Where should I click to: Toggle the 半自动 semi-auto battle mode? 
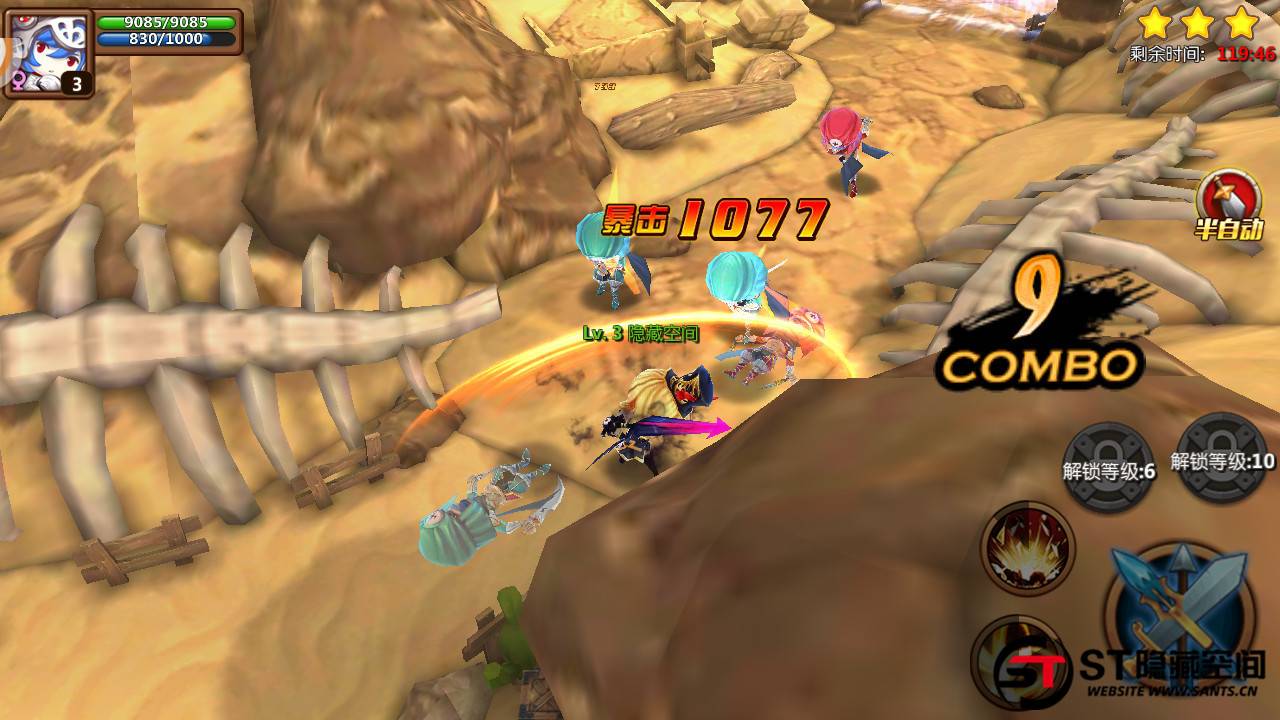click(1228, 204)
